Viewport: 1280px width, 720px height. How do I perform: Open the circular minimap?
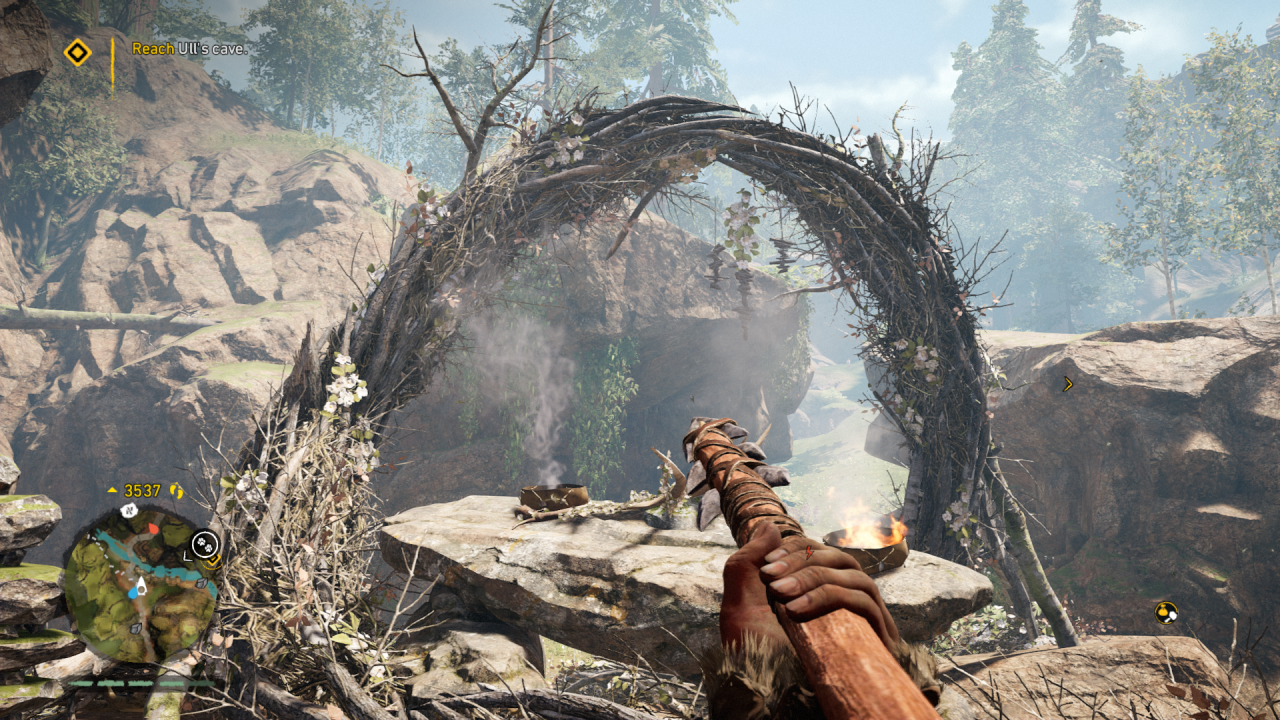[x=139, y=584]
